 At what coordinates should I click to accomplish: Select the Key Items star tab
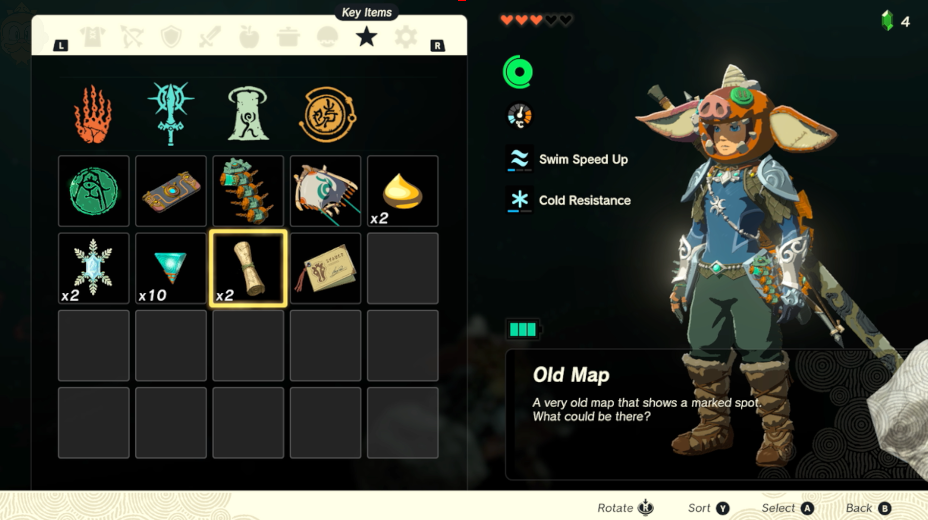(366, 38)
